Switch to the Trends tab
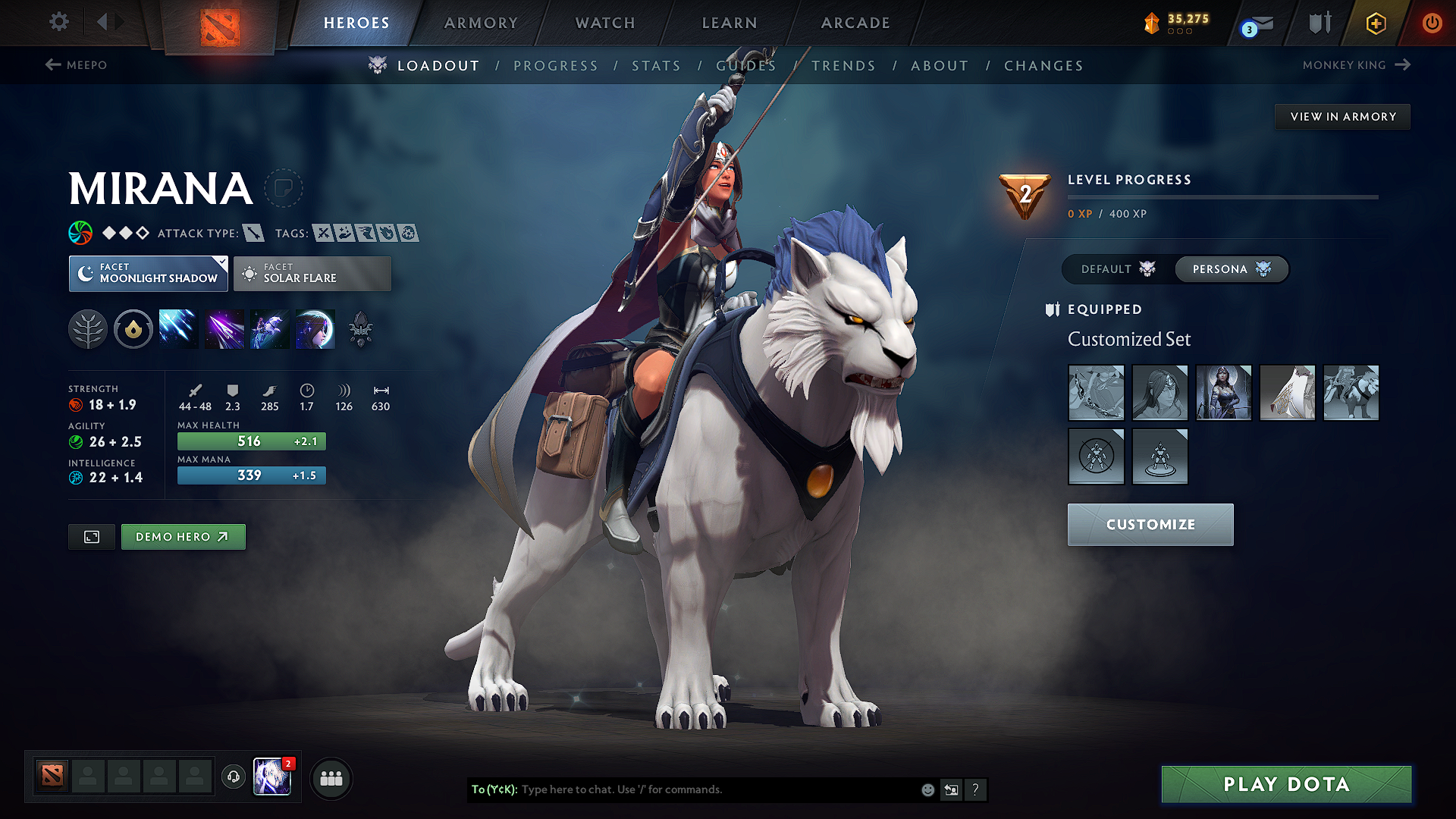Screen dimensions: 1456x819 pyautogui.click(x=843, y=65)
